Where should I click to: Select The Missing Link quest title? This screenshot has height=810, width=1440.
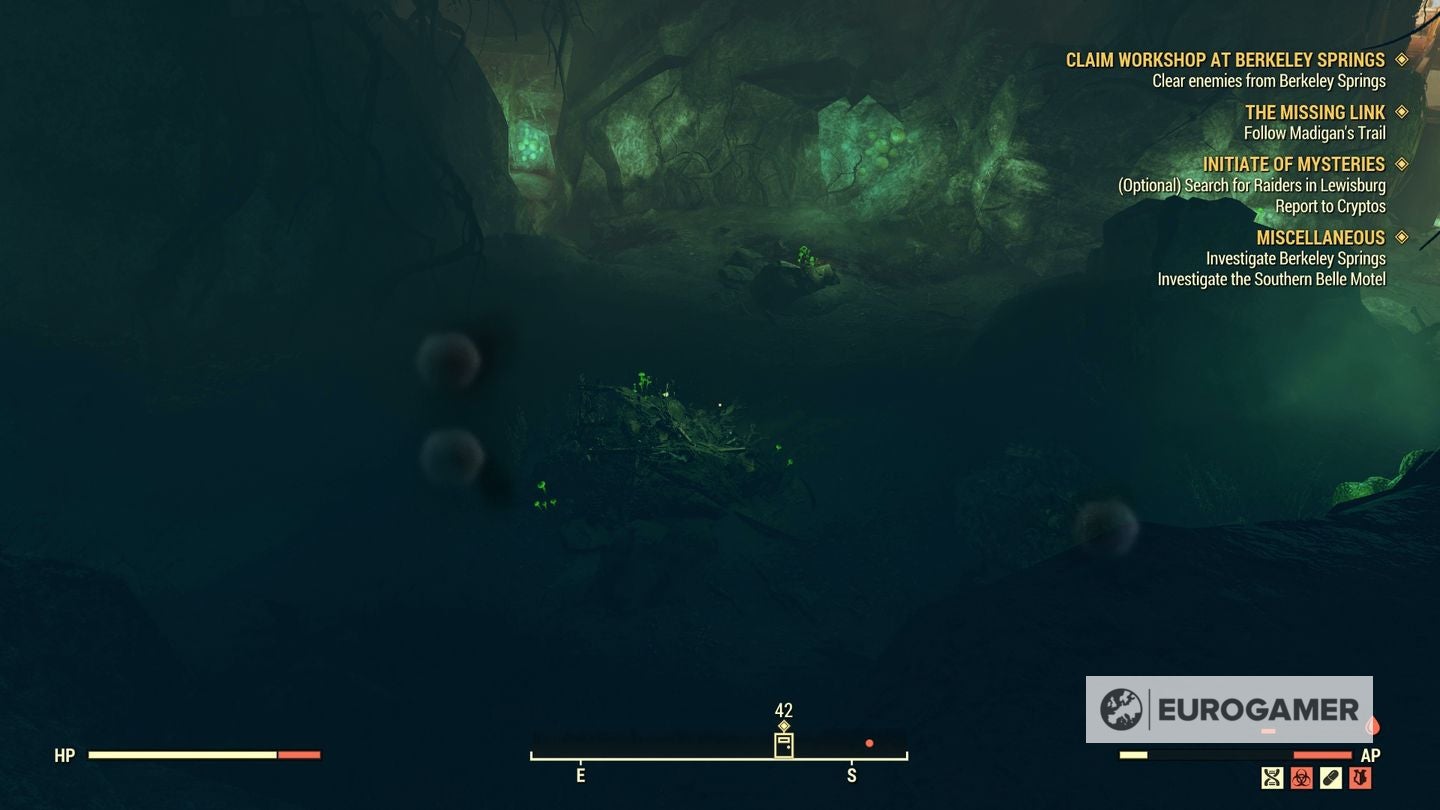(x=1318, y=111)
